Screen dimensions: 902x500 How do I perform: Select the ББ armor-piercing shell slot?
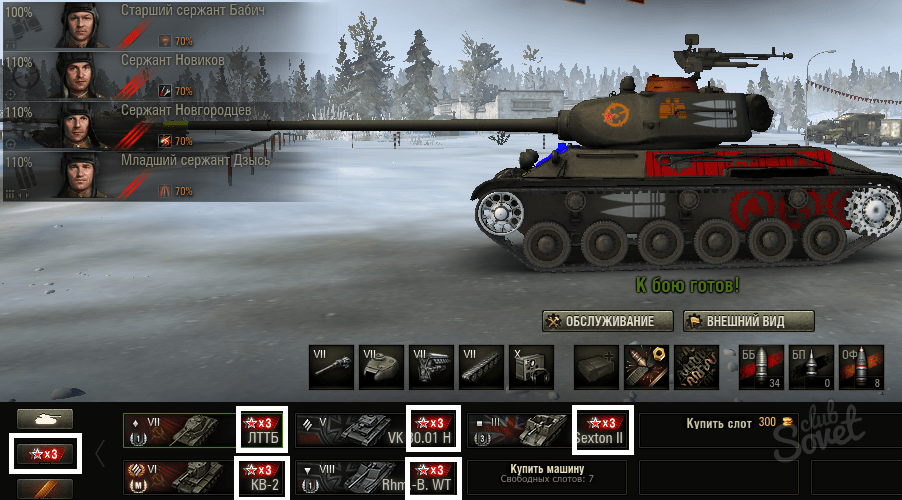pyautogui.click(x=760, y=367)
